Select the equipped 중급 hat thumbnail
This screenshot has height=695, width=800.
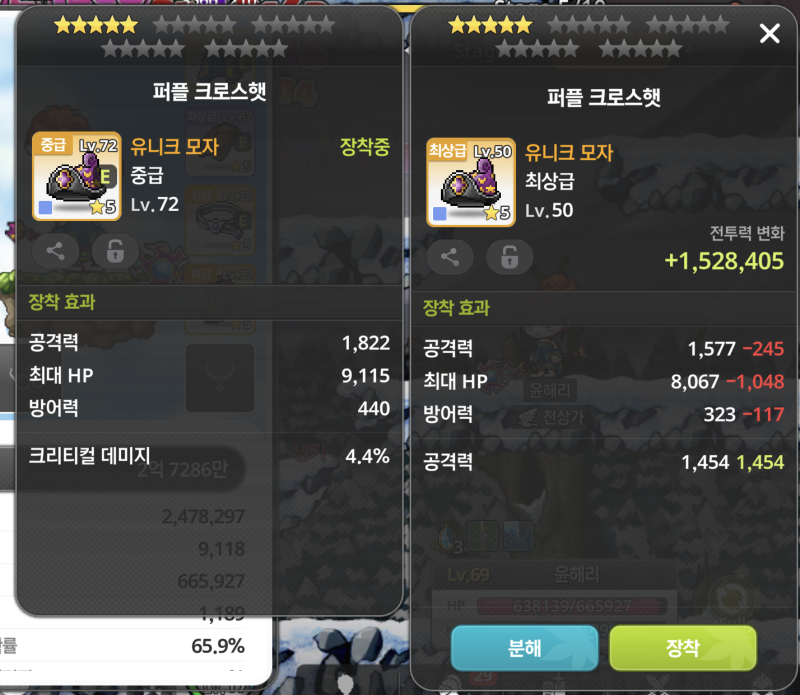(76, 177)
